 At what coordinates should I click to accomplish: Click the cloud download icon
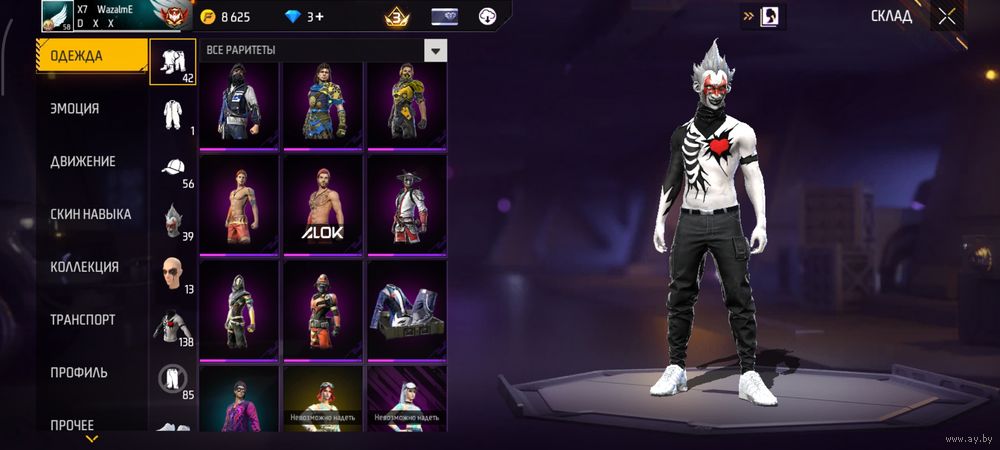click(489, 16)
